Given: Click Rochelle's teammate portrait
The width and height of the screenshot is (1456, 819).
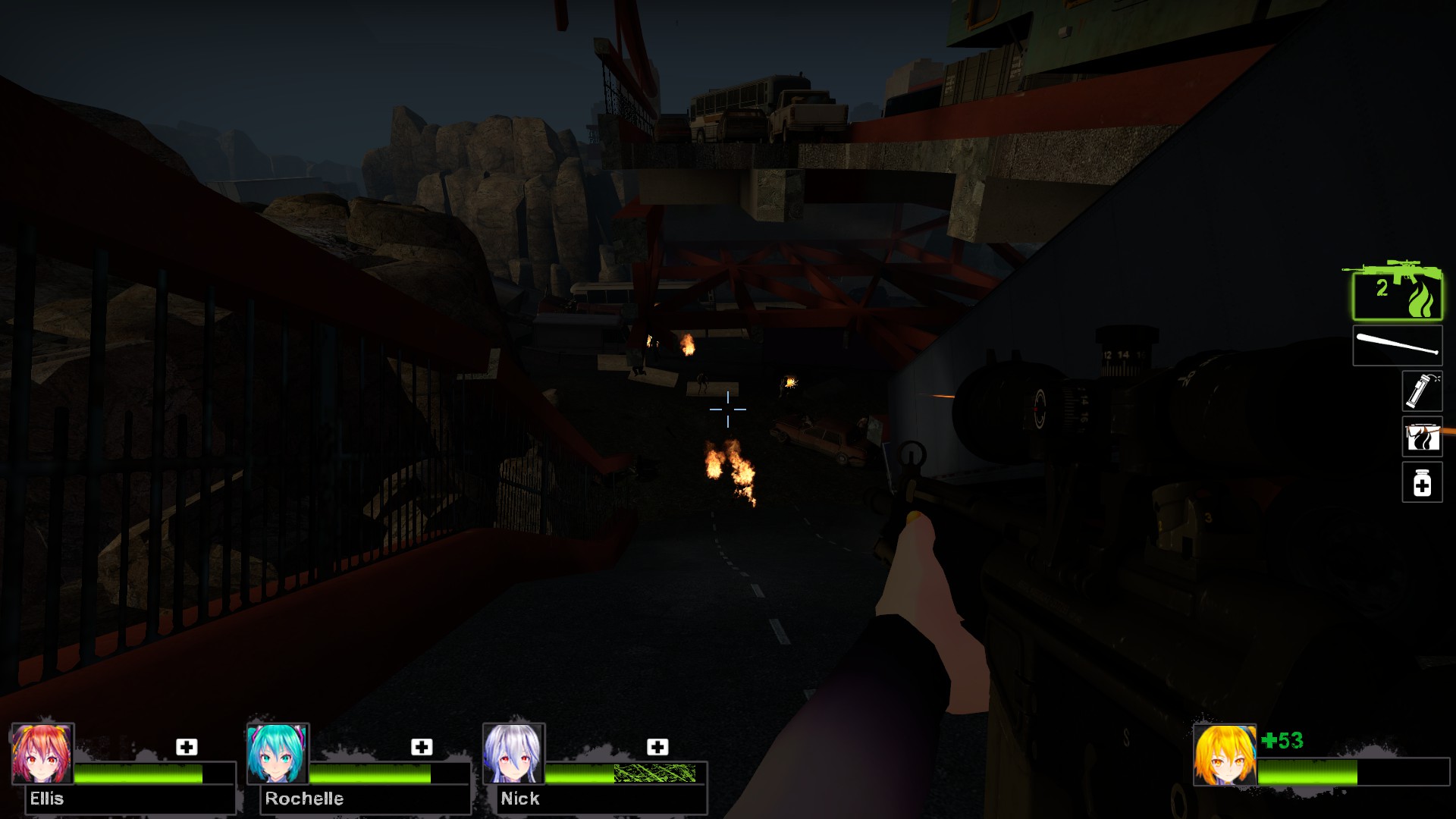Looking at the screenshot, I should 278,754.
